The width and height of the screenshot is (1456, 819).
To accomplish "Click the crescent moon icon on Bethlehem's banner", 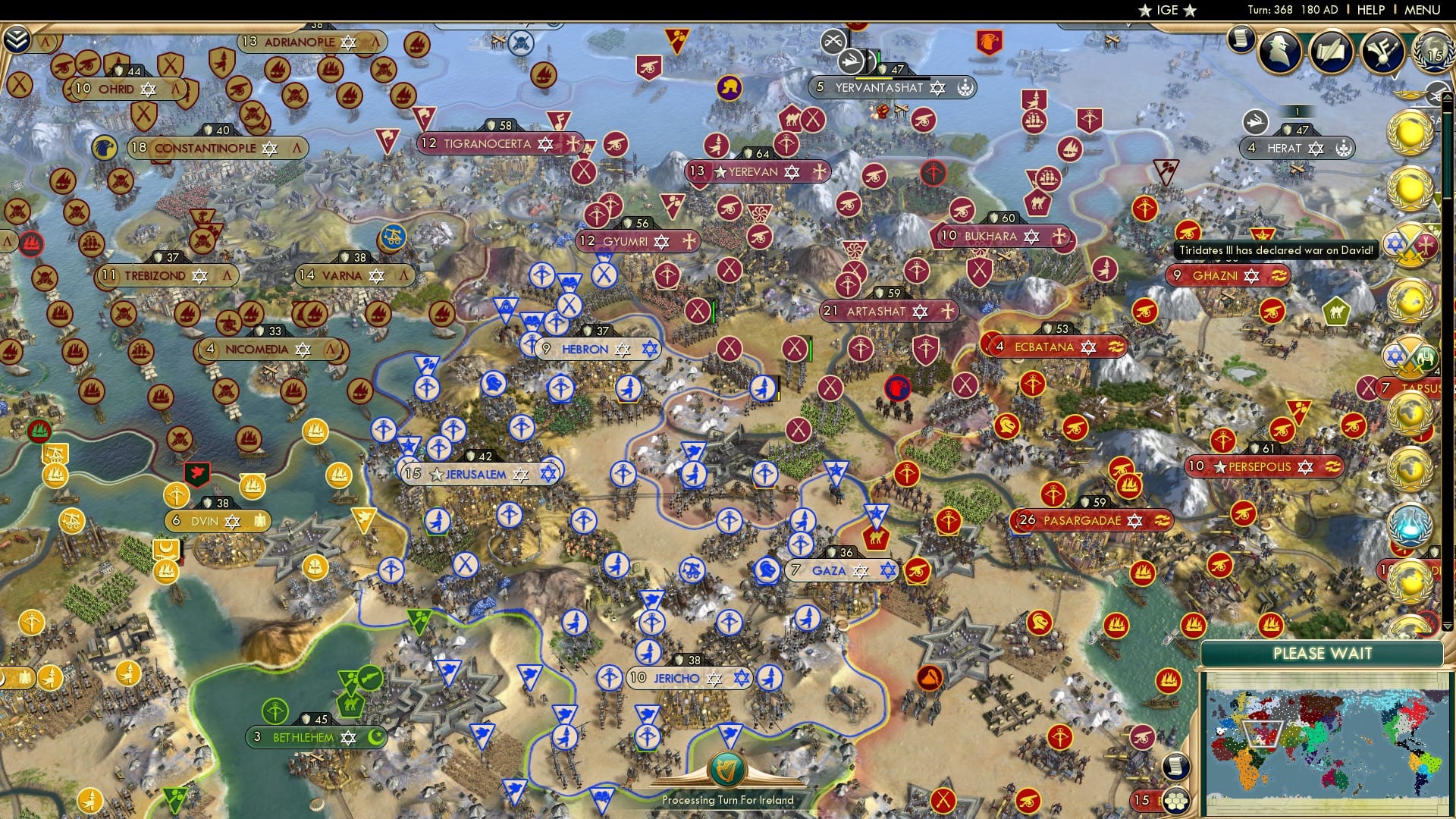I will pyautogui.click(x=376, y=736).
